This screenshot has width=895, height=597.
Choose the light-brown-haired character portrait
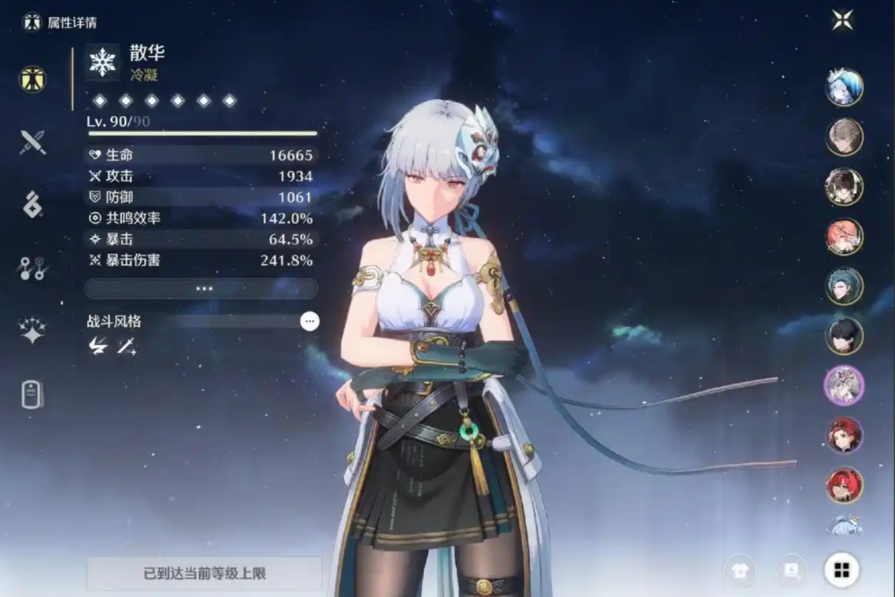coord(844,137)
